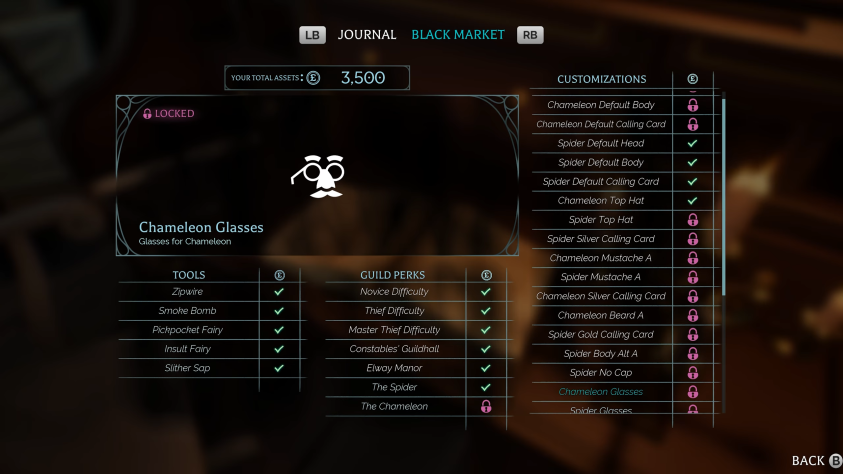
Task: Select Chameleon Beard A customization
Action: (x=601, y=316)
